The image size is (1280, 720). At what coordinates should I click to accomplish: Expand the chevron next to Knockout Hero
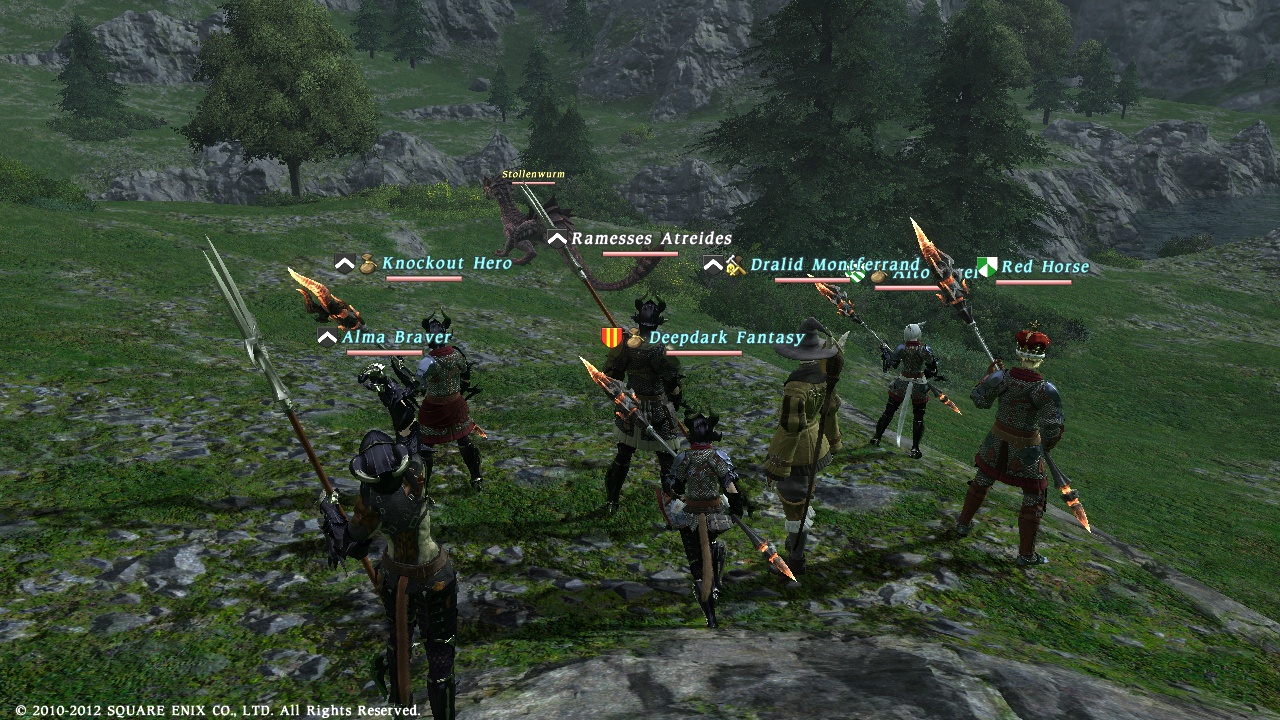pyautogui.click(x=343, y=263)
